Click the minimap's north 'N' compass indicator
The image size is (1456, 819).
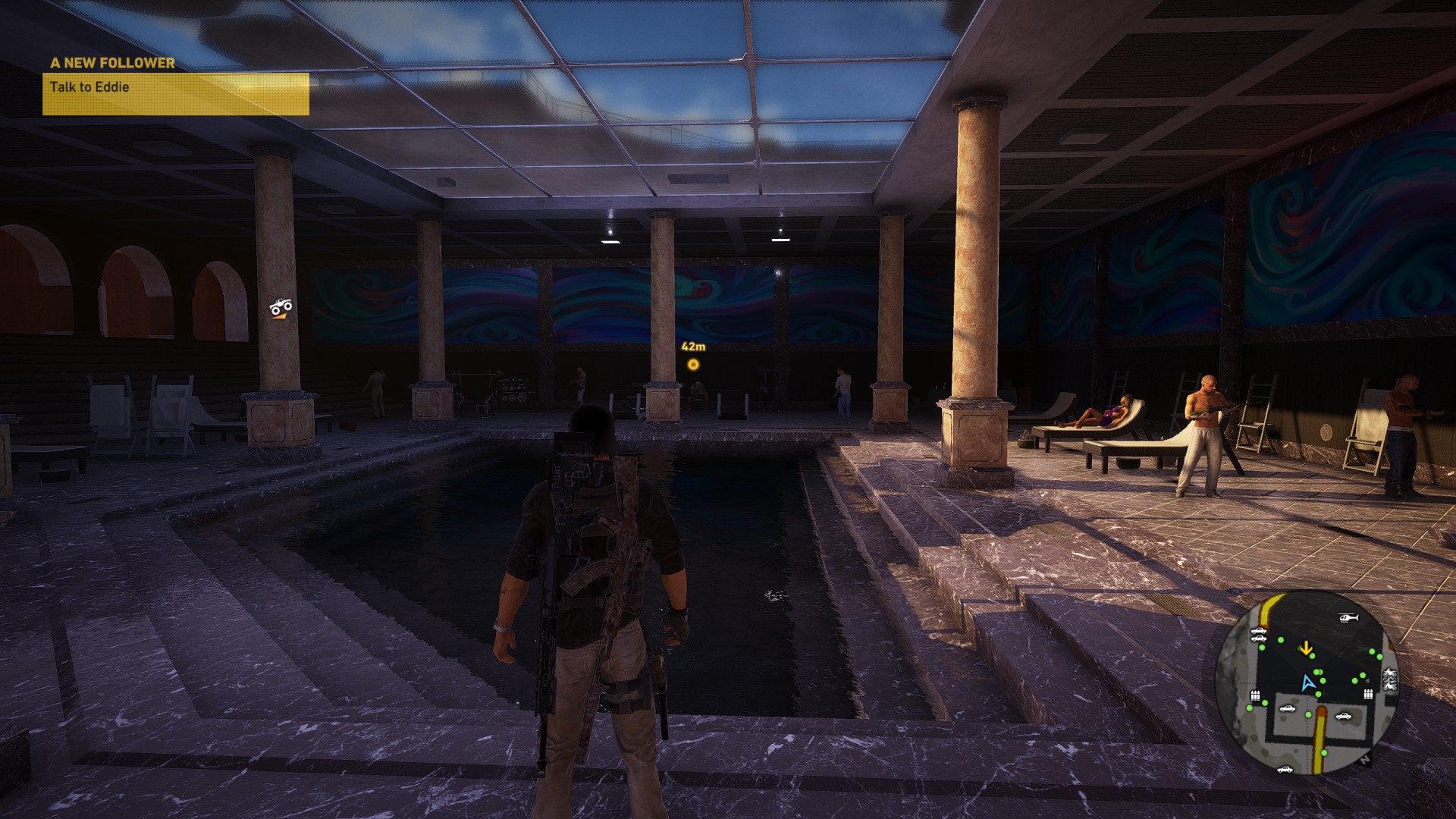1364,759
